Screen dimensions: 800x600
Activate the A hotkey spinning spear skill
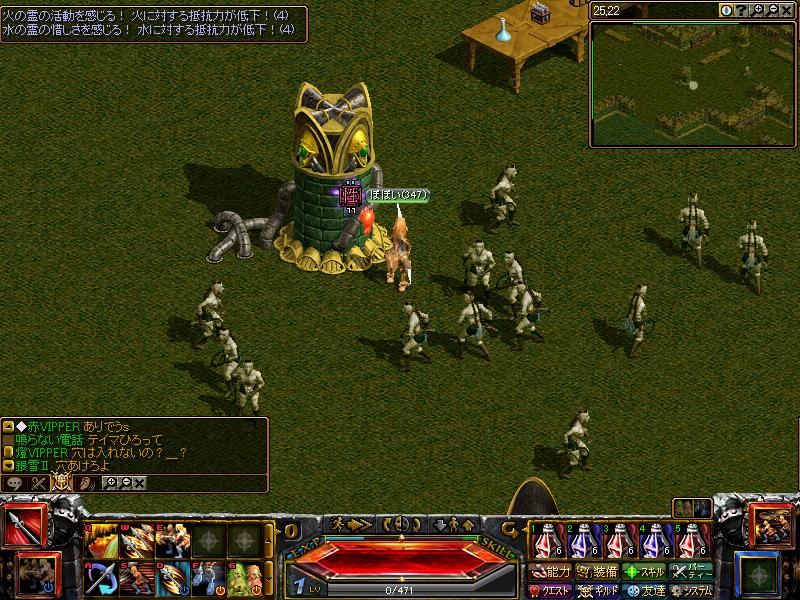[99, 579]
